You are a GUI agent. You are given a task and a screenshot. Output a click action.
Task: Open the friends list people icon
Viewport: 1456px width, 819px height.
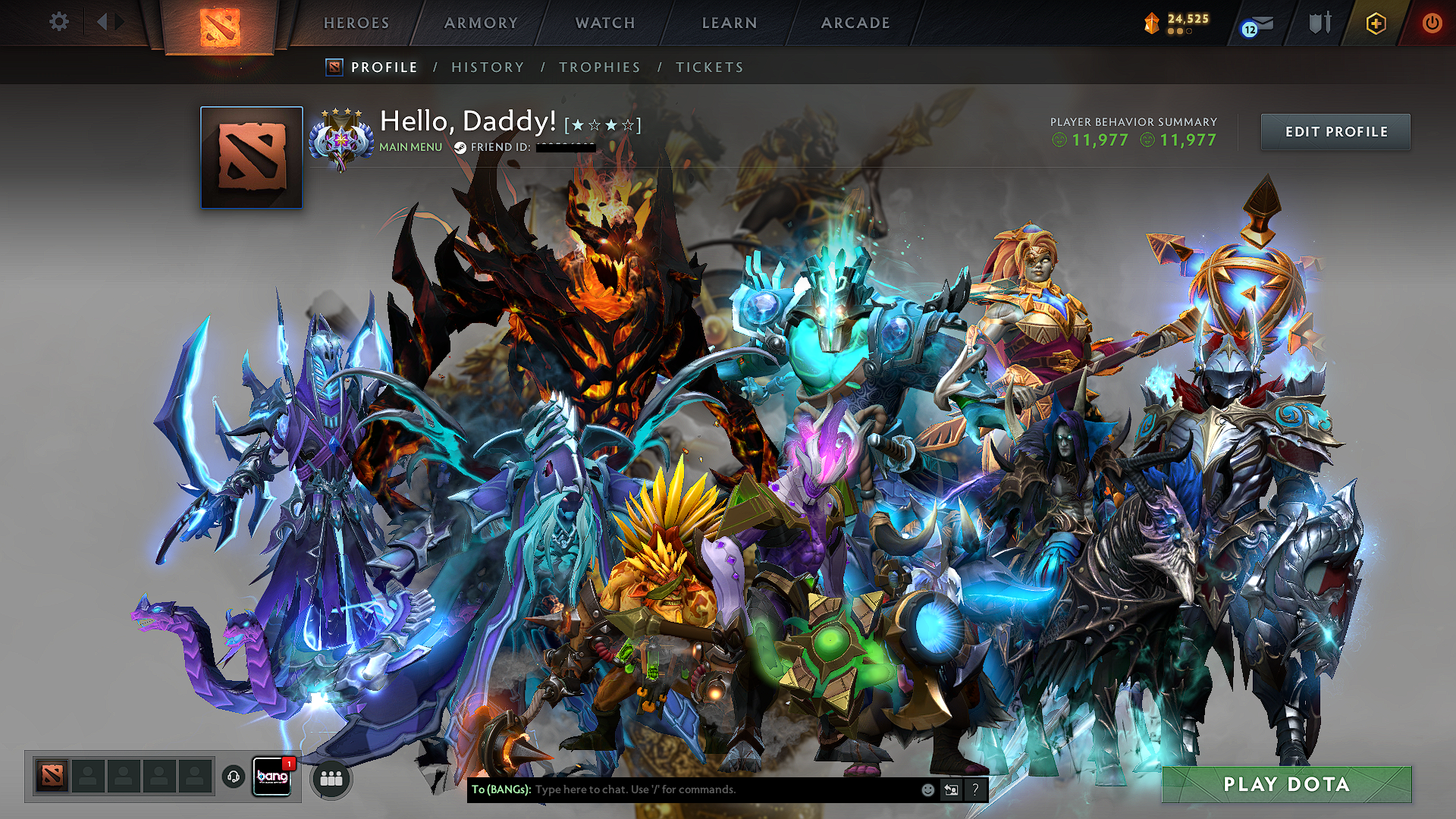pos(331,777)
